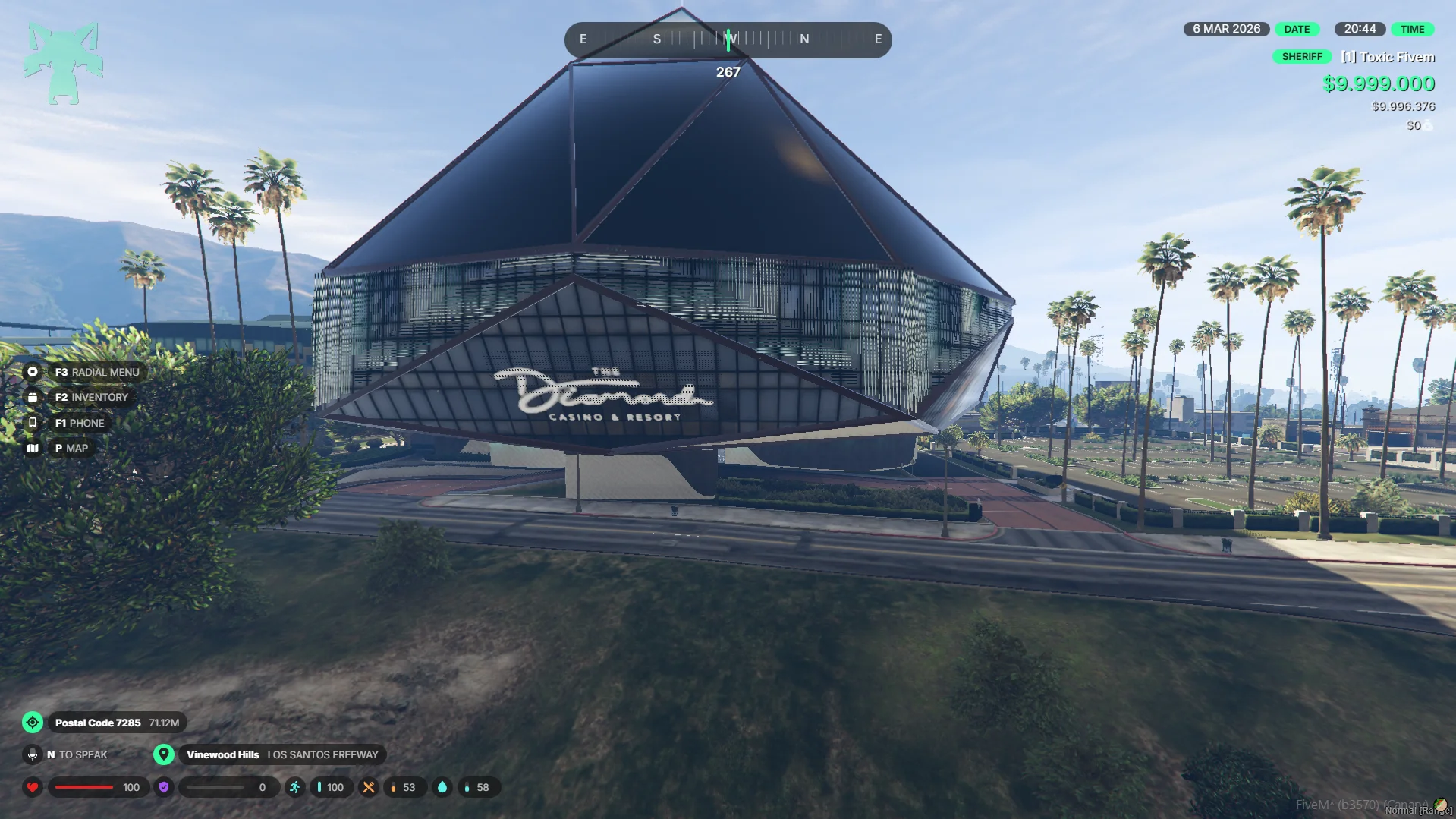The image size is (1456, 819).
Task: Click the green location pin icon
Action: point(163,754)
